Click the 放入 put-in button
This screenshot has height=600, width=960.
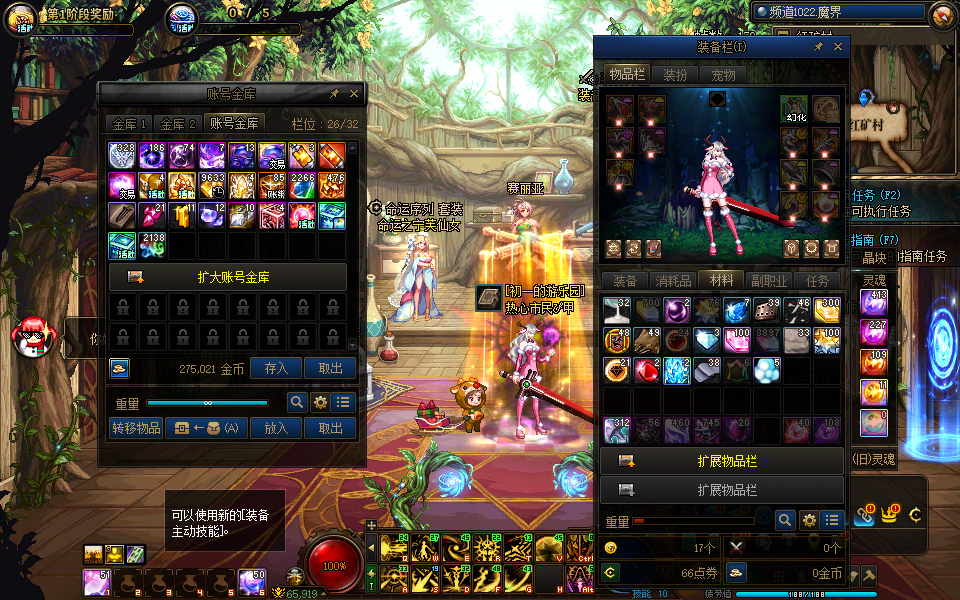tap(276, 428)
